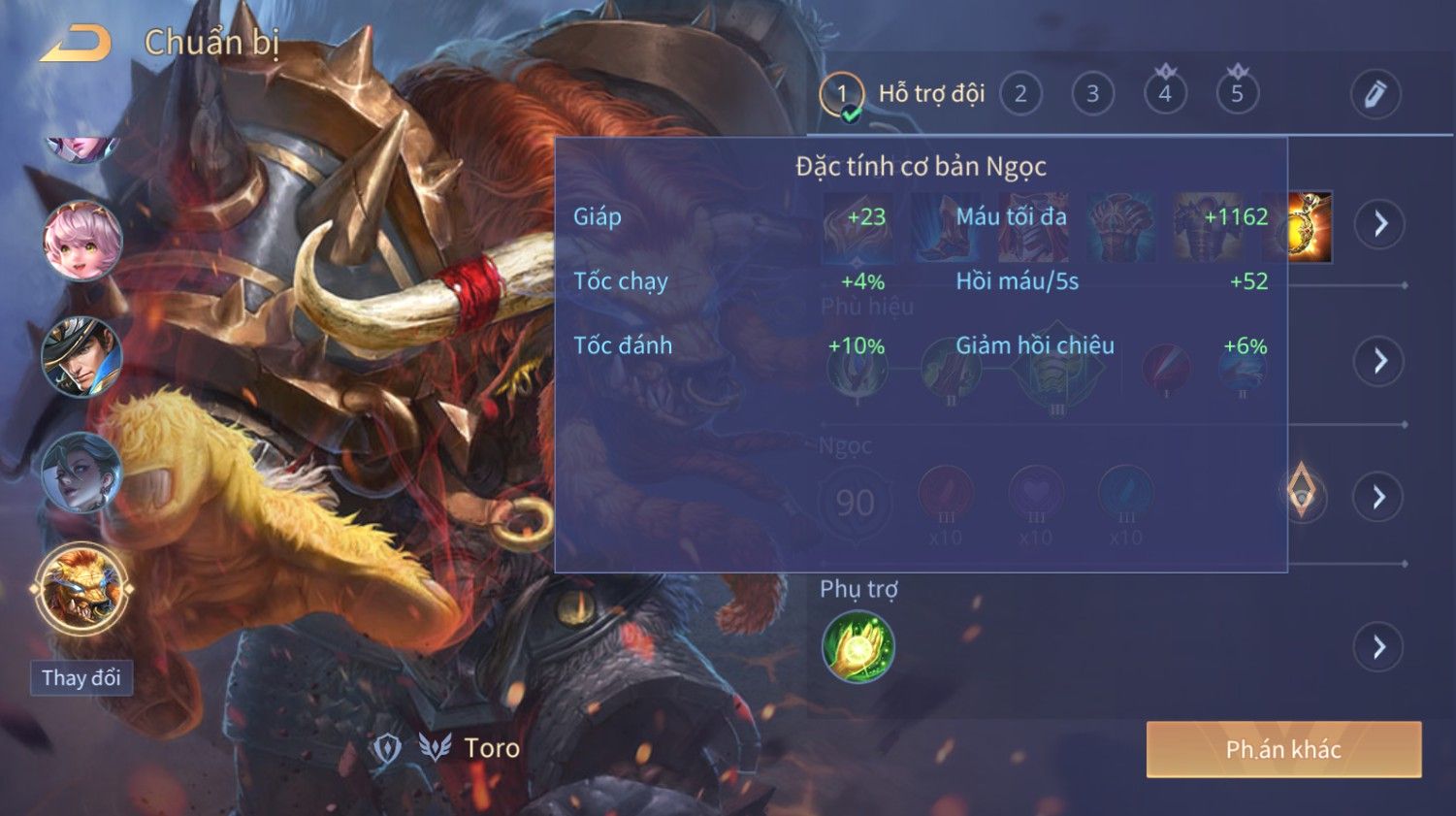The height and width of the screenshot is (816, 1456).
Task: Open the Ngọc arcana row arrow
Action: click(1378, 498)
